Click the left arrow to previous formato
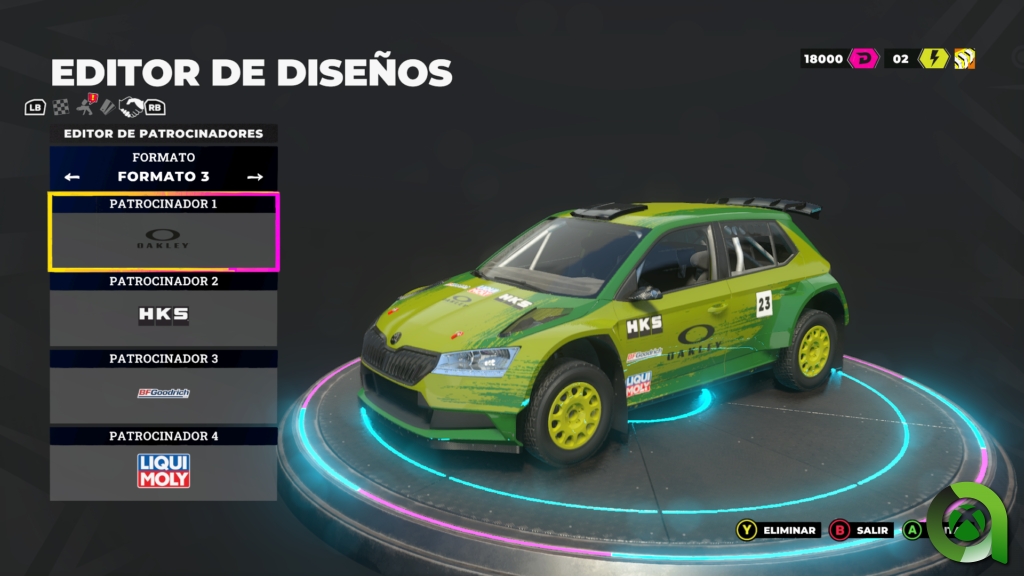Image resolution: width=1024 pixels, height=576 pixels. click(71, 177)
